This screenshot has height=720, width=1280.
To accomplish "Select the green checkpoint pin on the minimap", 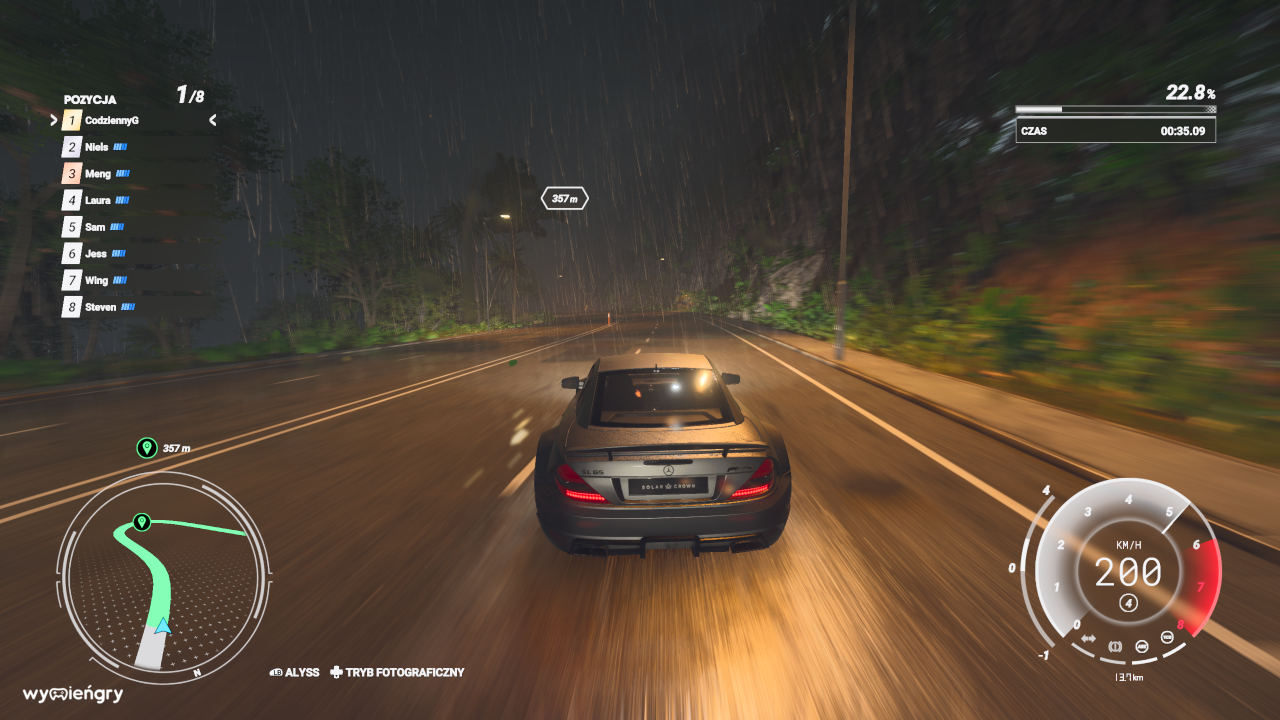I will tap(142, 522).
